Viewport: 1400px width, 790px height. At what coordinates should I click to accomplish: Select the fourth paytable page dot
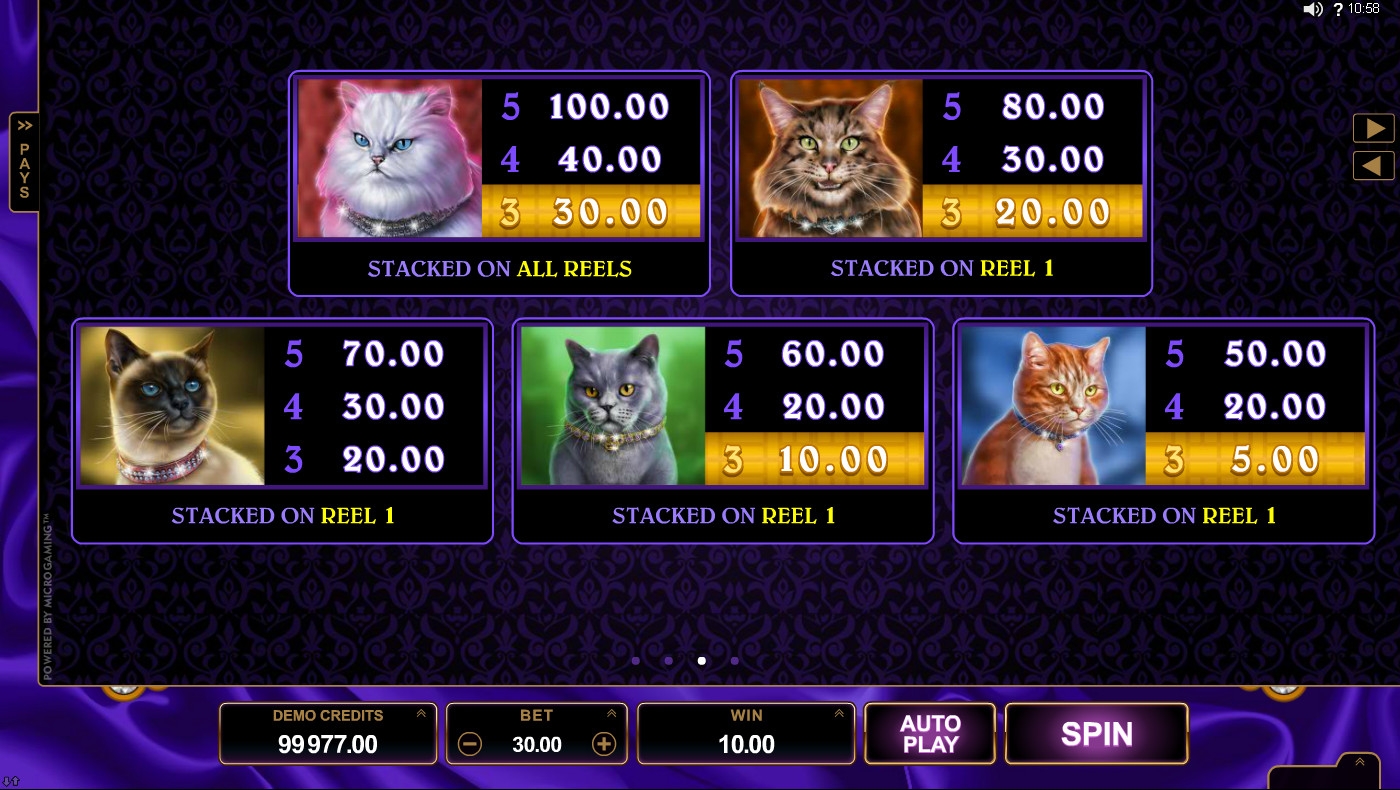pyautogui.click(x=735, y=661)
